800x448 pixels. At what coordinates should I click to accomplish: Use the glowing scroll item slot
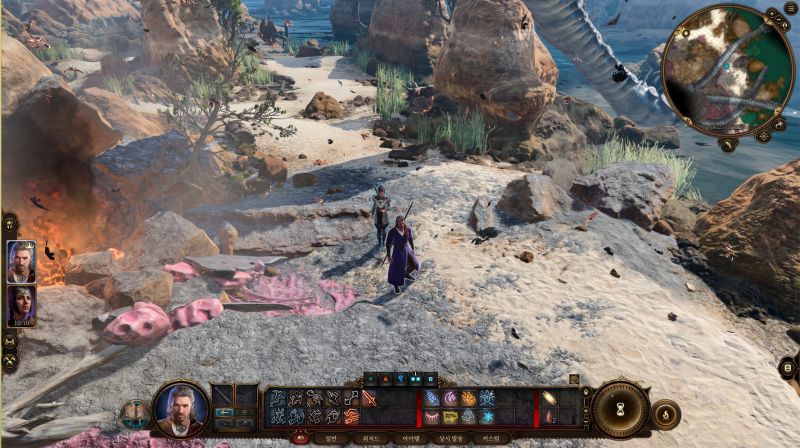point(549,398)
